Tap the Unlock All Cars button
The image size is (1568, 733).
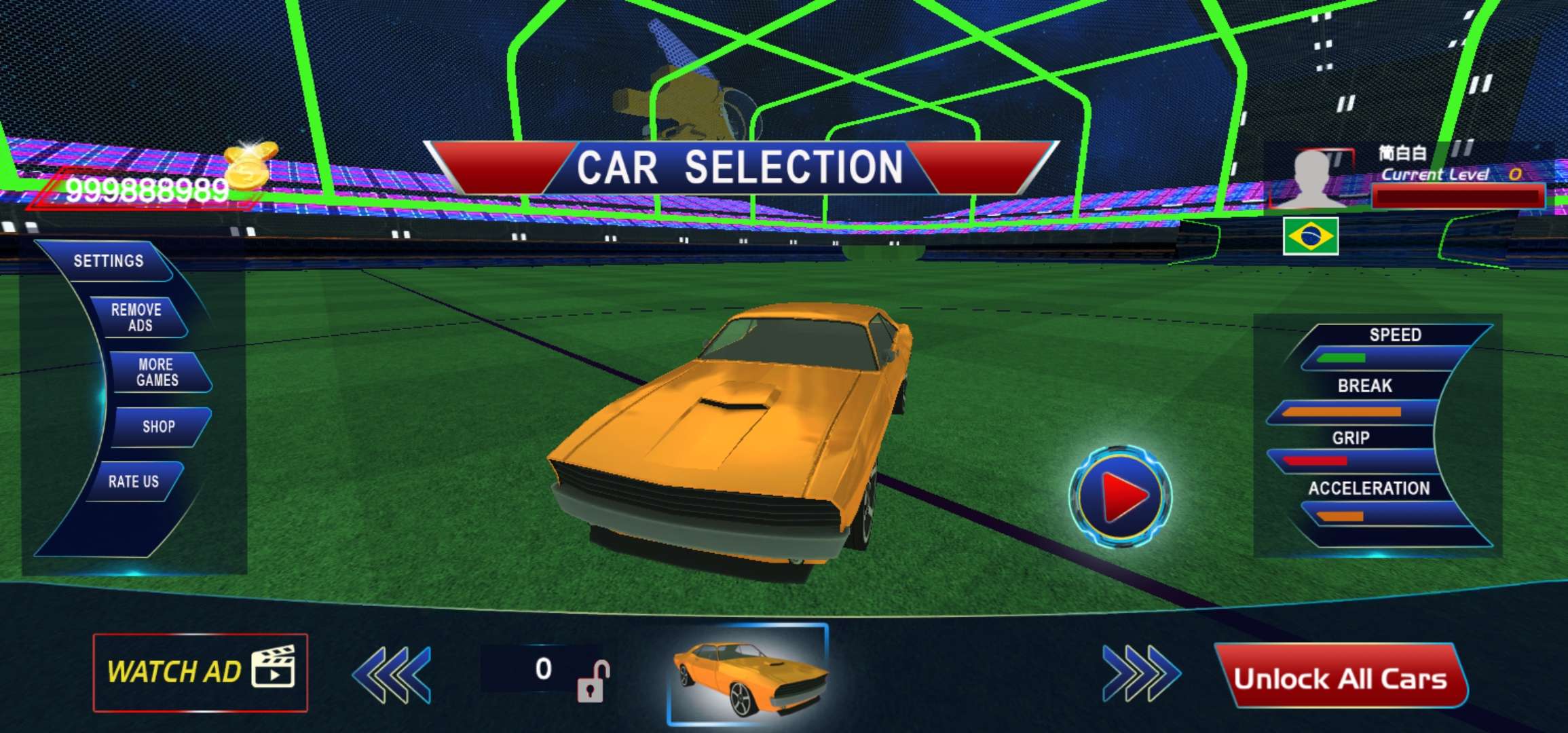1340,677
